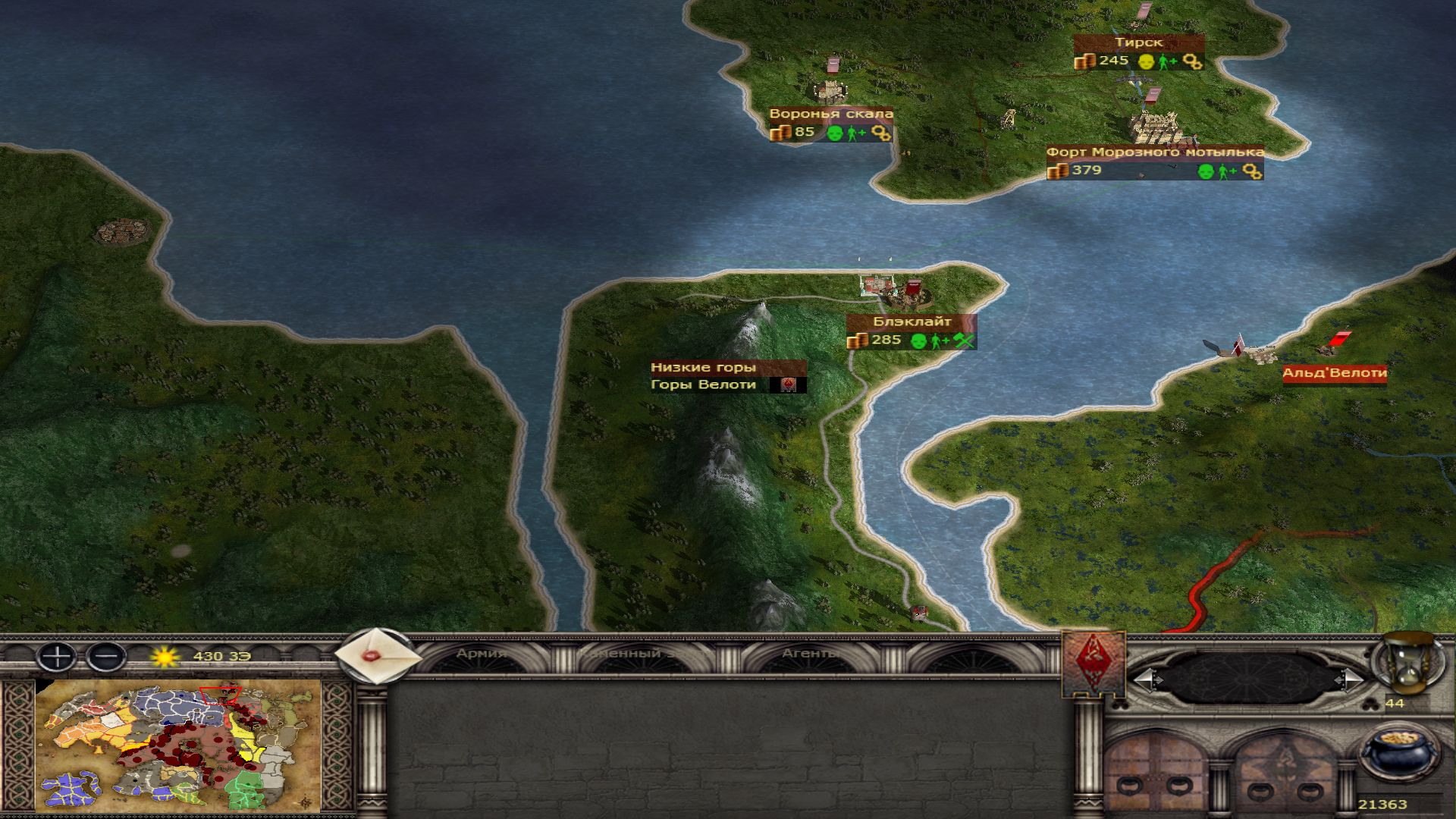The image size is (1456, 819).
Task: Switch to the Агенты tab
Action: (x=809, y=654)
